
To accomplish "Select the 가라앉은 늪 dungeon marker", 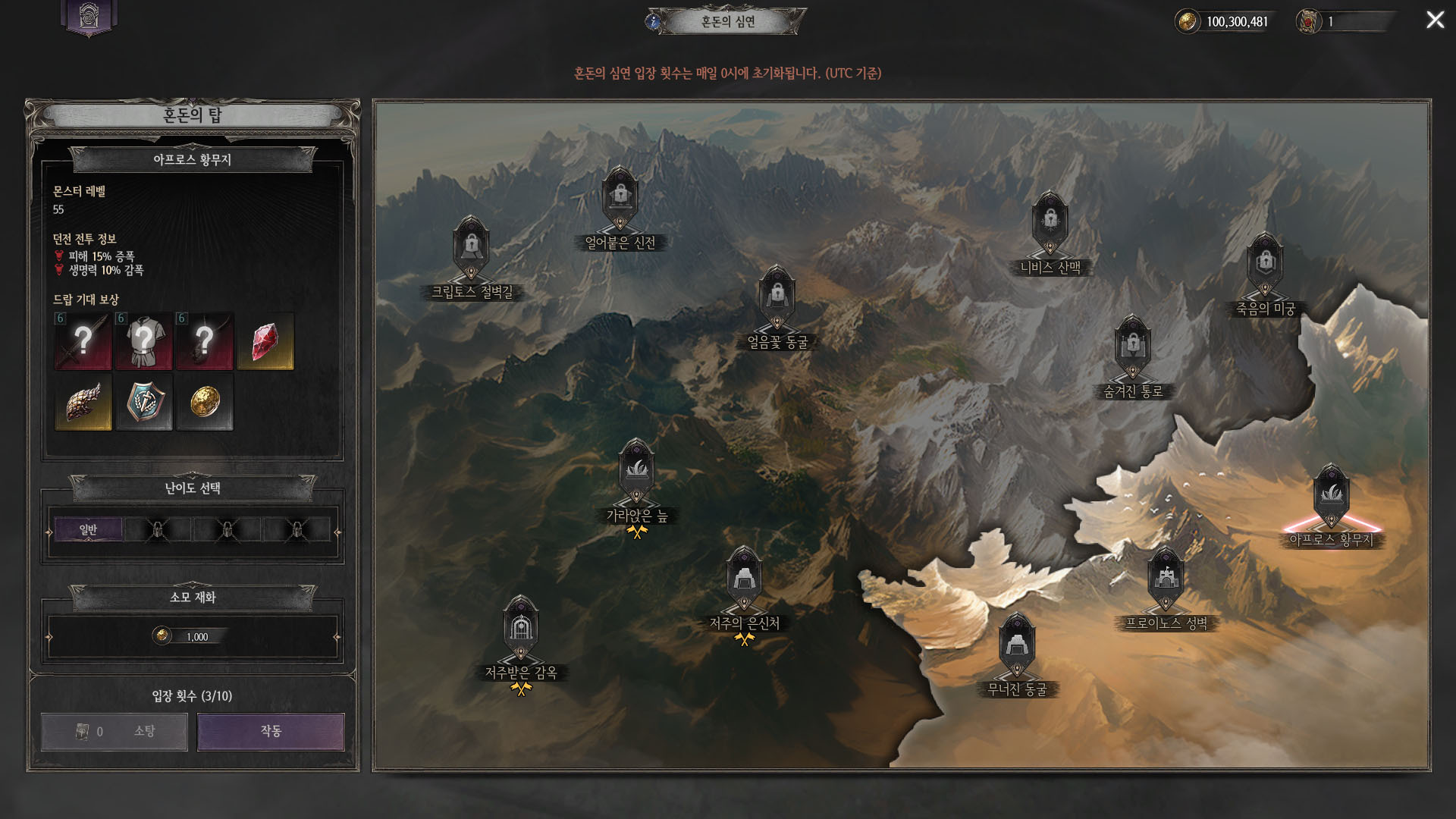I will pyautogui.click(x=636, y=472).
